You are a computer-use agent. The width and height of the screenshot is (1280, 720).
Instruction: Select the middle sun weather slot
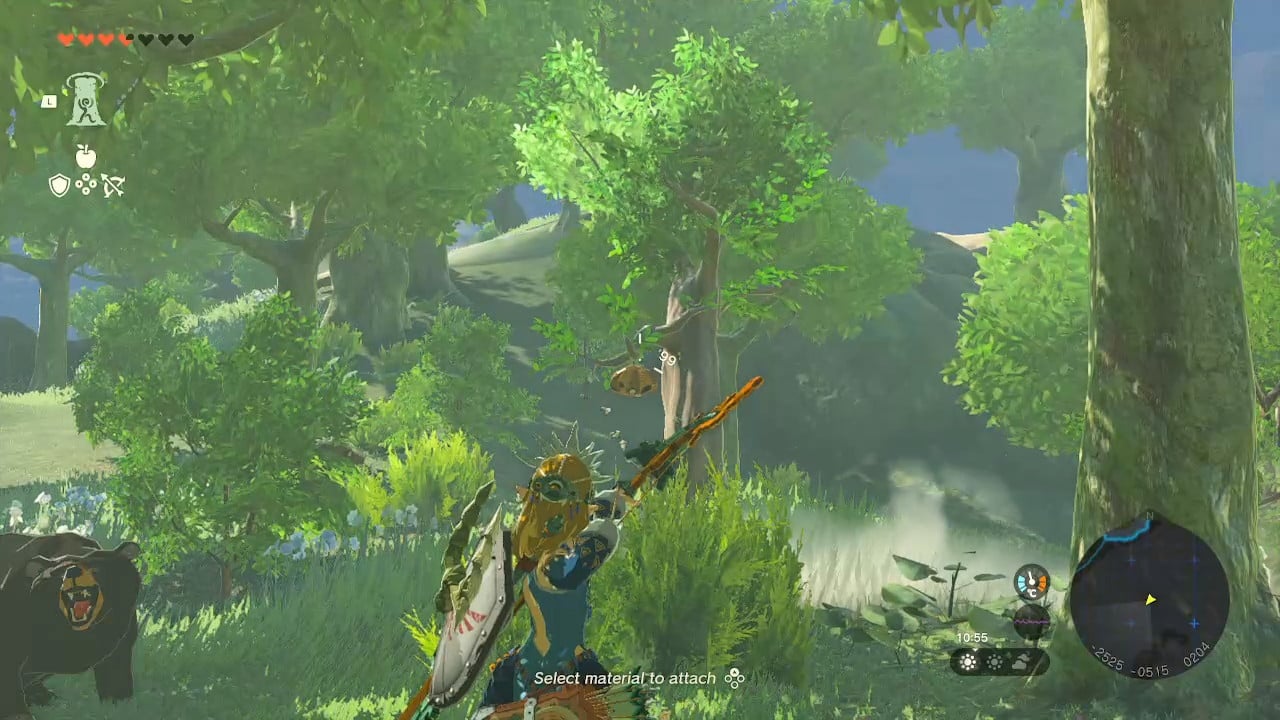click(x=995, y=661)
